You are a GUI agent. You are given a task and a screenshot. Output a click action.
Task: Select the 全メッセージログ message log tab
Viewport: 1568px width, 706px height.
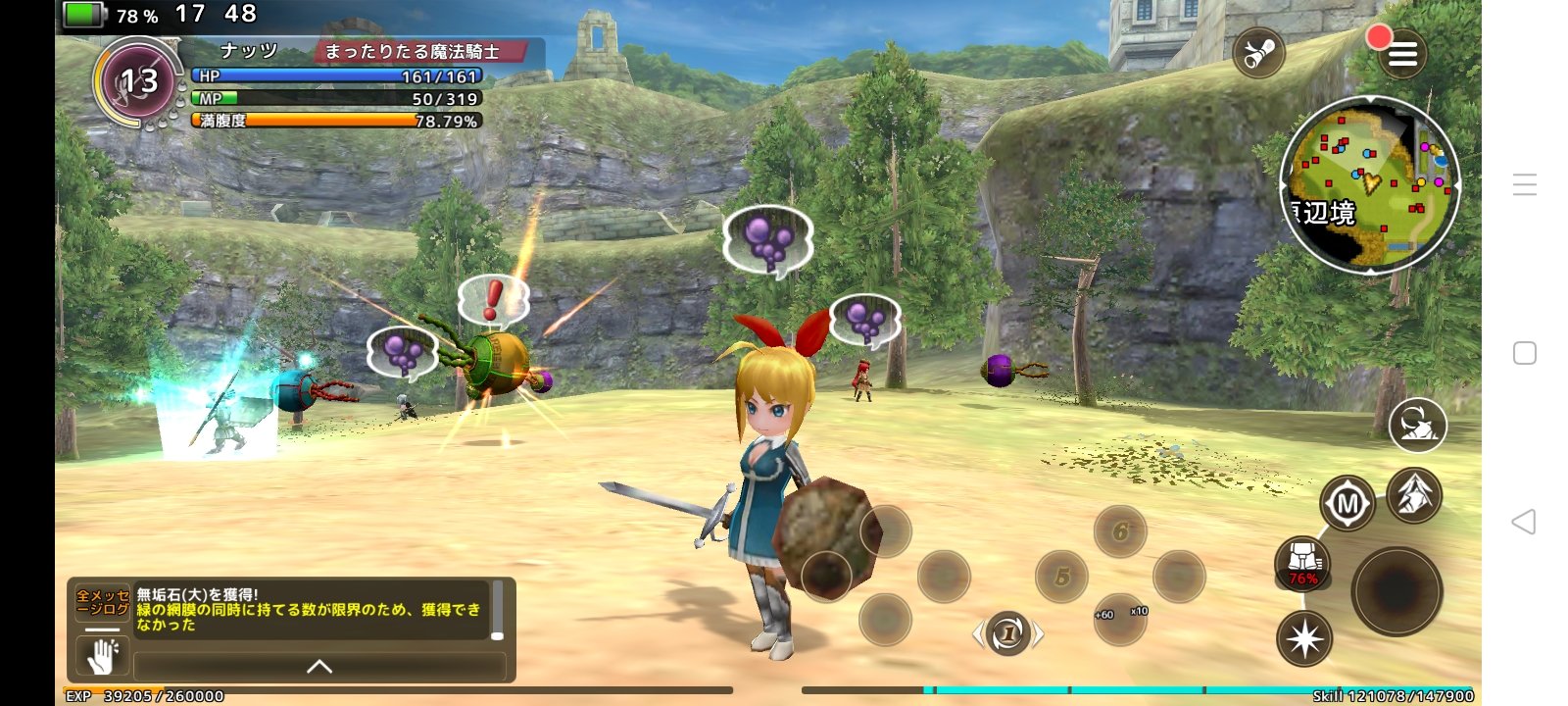coord(102,602)
